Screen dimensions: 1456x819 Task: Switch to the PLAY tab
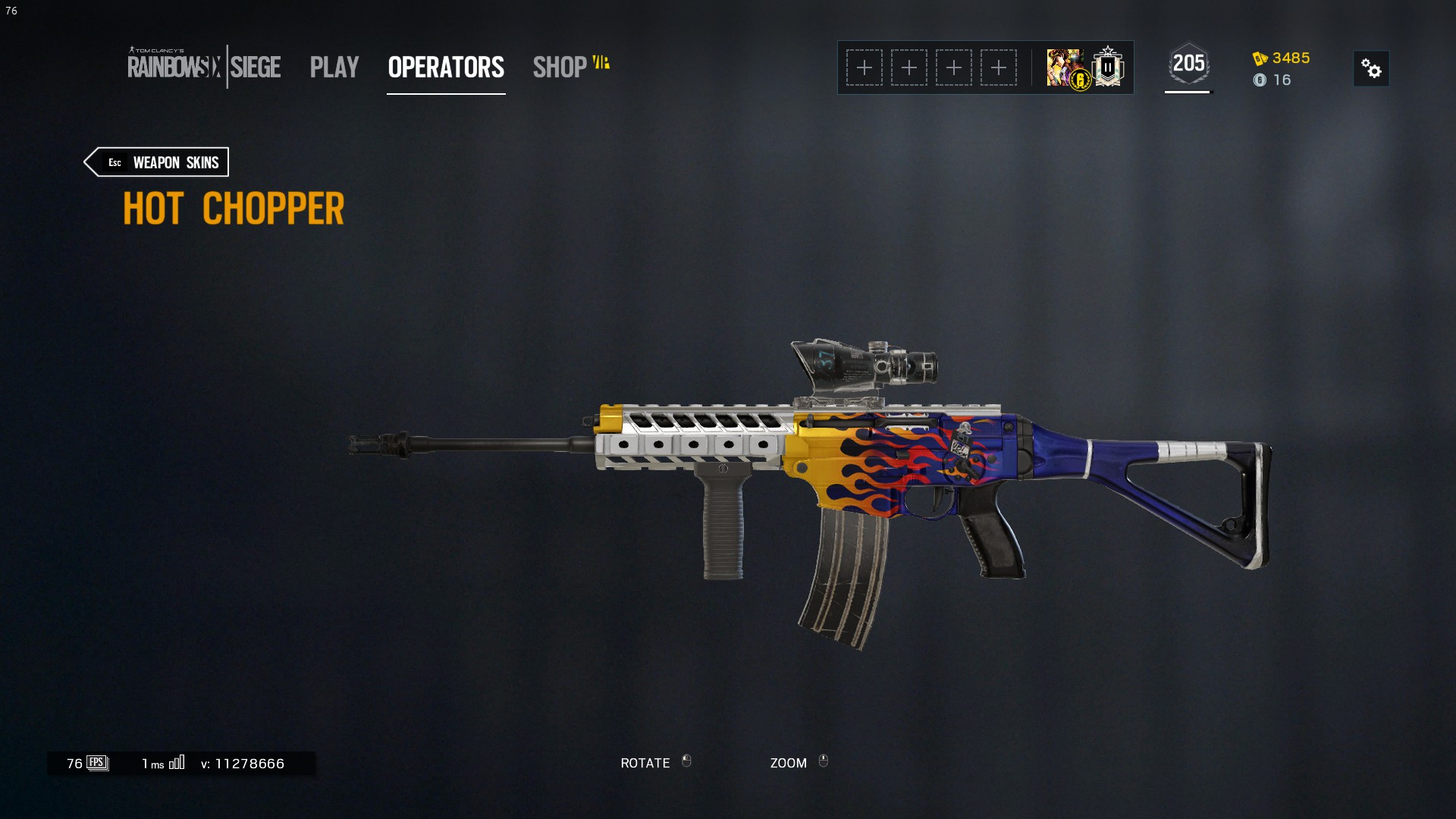334,68
